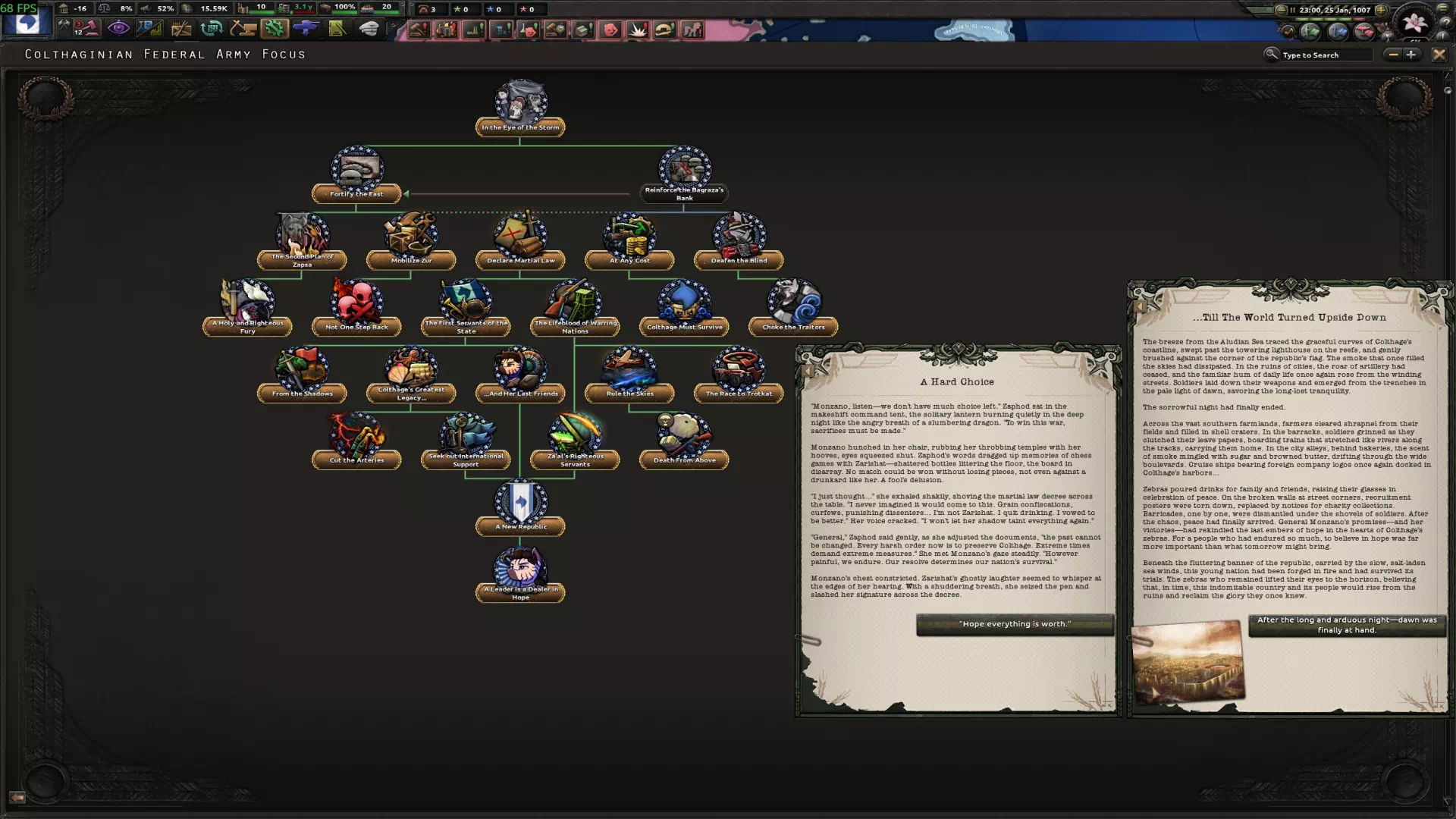This screenshot has height=819, width=1456.
Task: Close the focus tree window
Action: click(1439, 55)
